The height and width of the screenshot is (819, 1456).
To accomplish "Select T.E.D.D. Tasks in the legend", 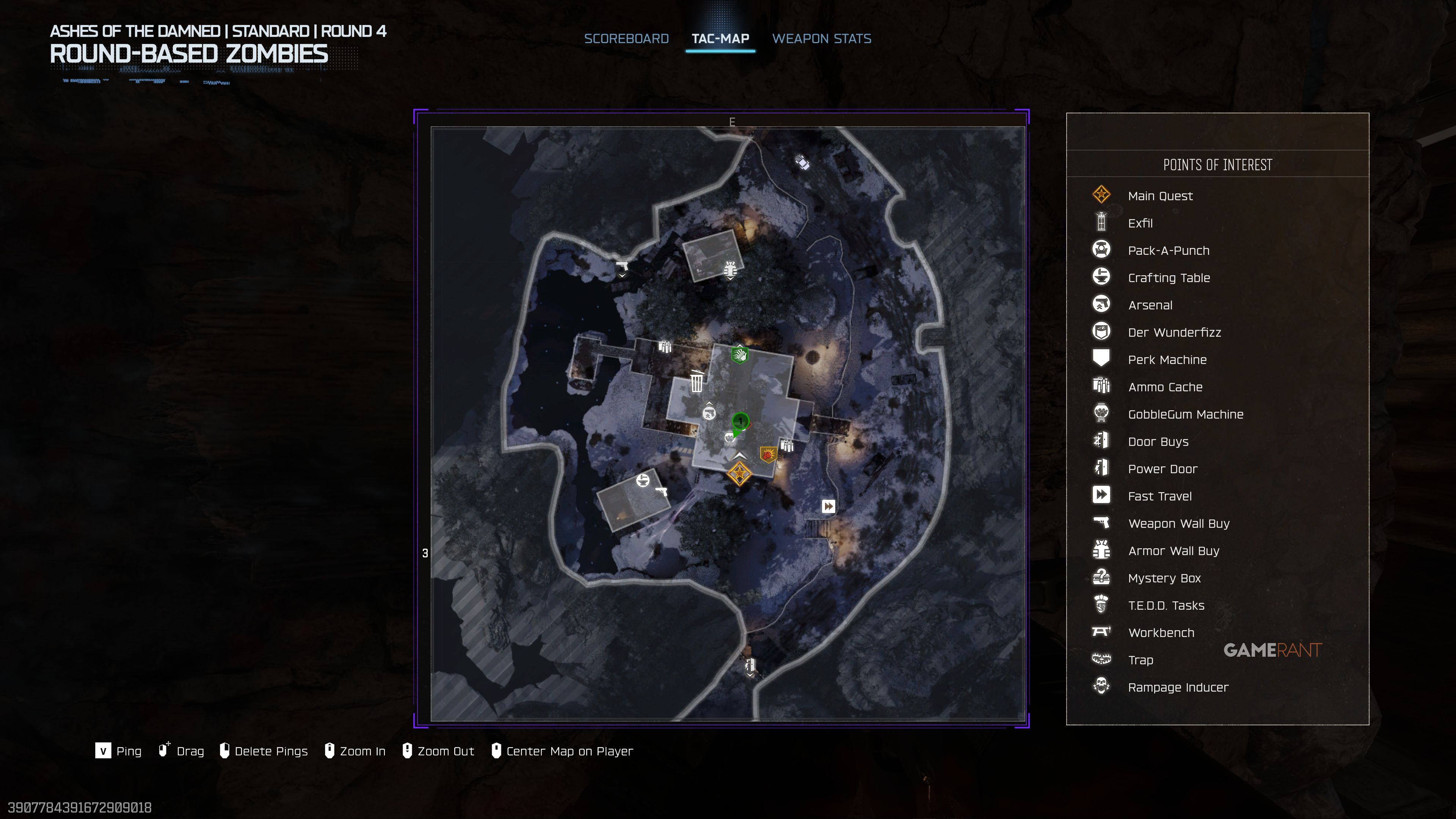I will 1166,606.
